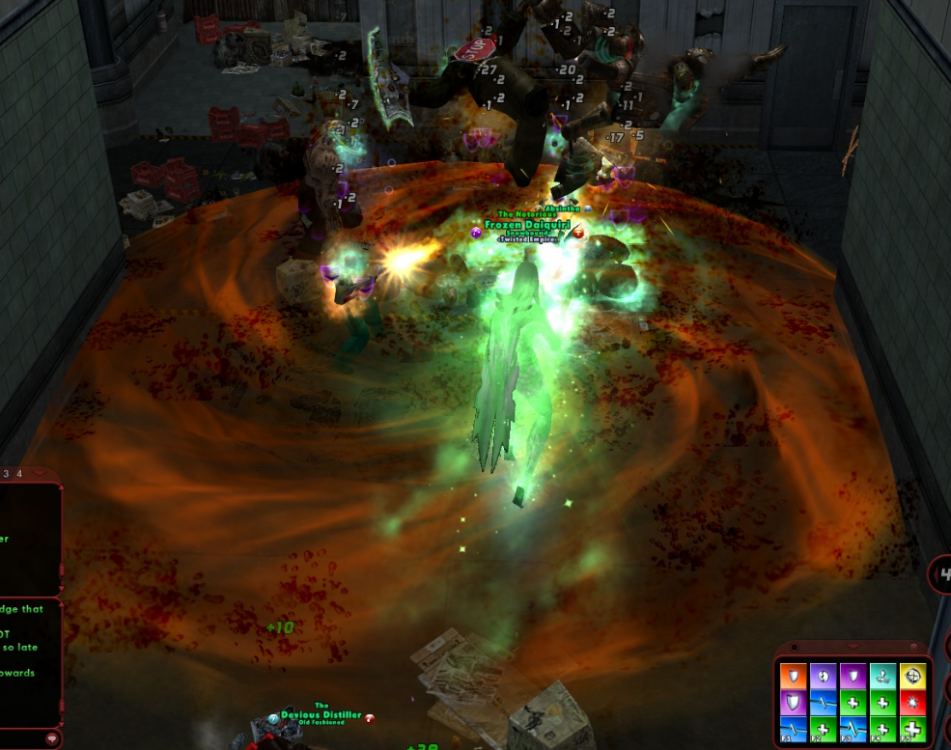Open the chat window dropdown arrow
The height and width of the screenshot is (750, 951).
click(x=38, y=472)
